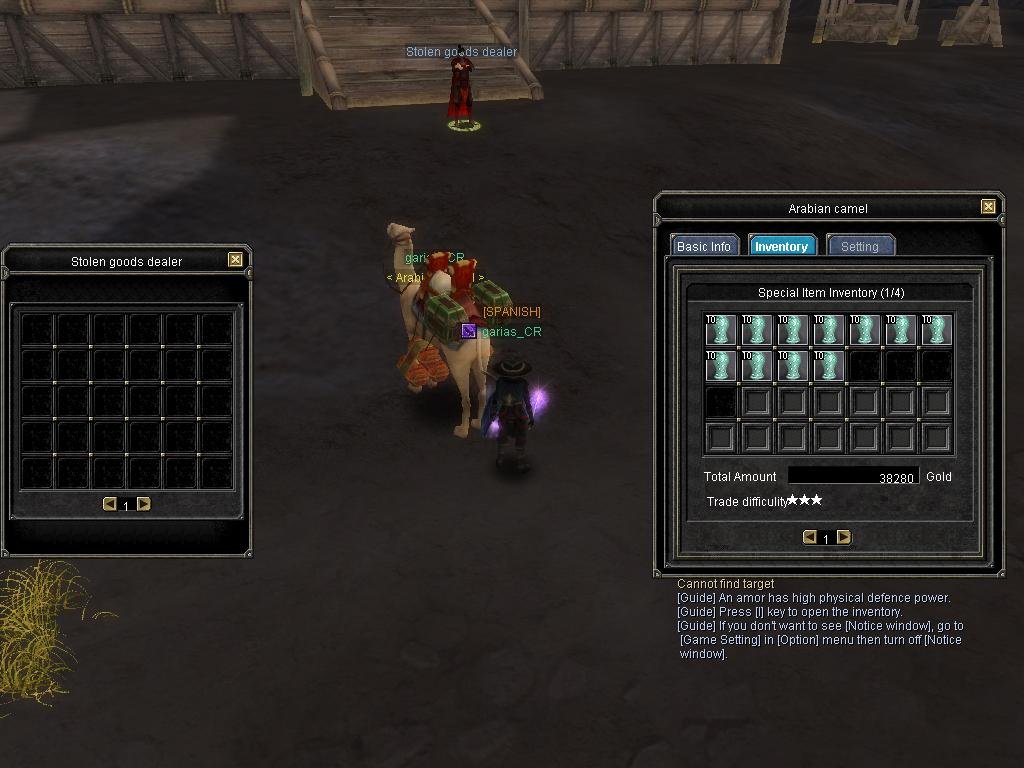Switch to the Basic Info tab
Image resolution: width=1024 pixels, height=768 pixels.
[x=704, y=246]
